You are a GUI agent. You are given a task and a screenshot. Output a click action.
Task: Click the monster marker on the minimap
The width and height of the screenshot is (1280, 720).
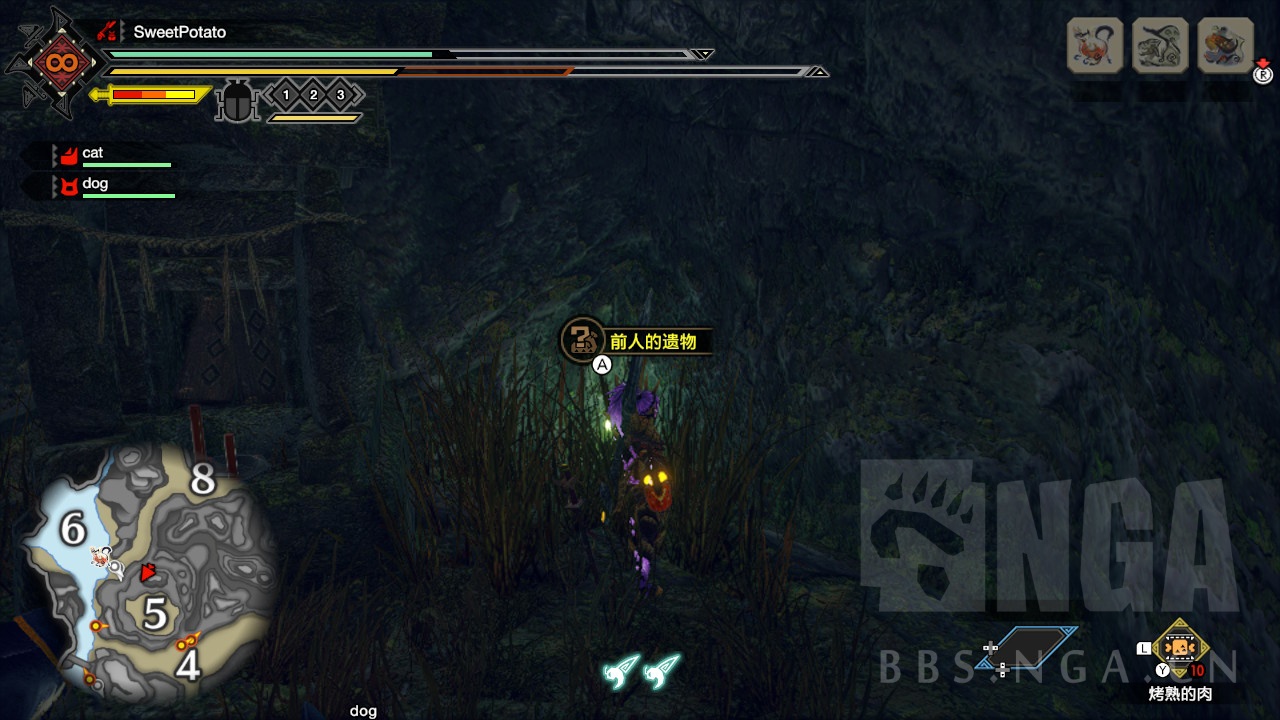click(x=101, y=557)
